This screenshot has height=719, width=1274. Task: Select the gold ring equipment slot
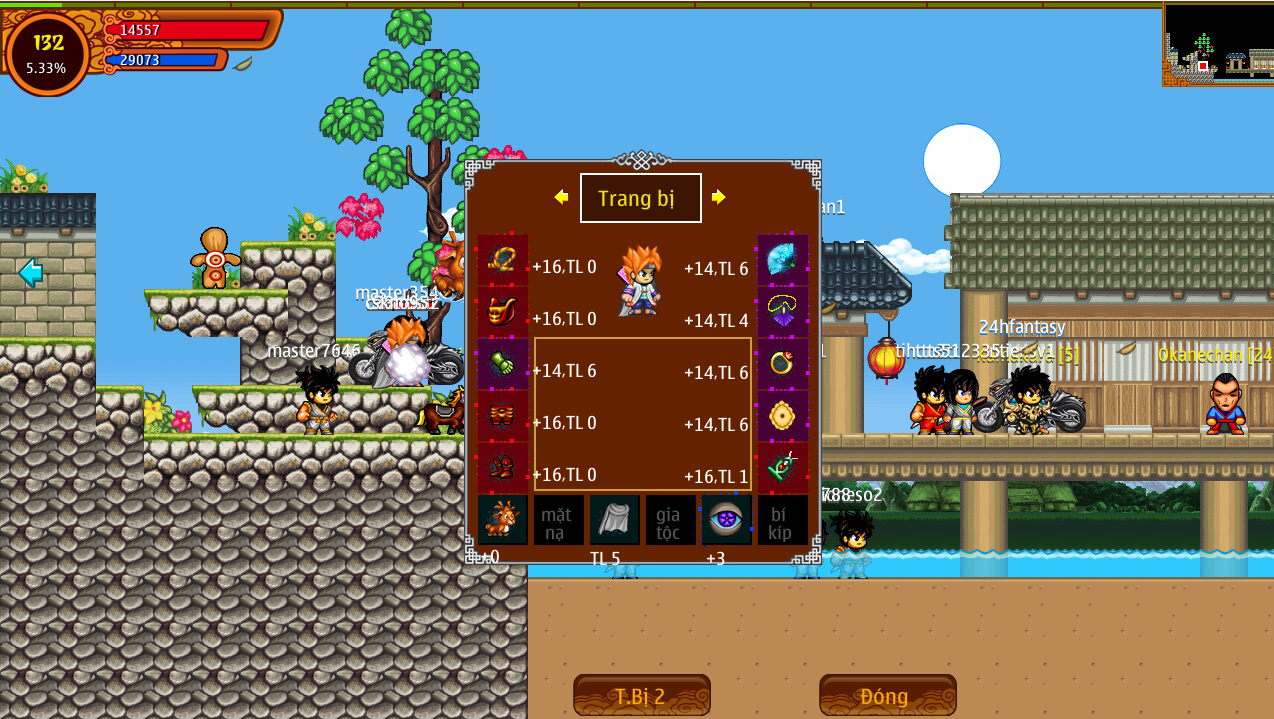pyautogui.click(x=782, y=365)
